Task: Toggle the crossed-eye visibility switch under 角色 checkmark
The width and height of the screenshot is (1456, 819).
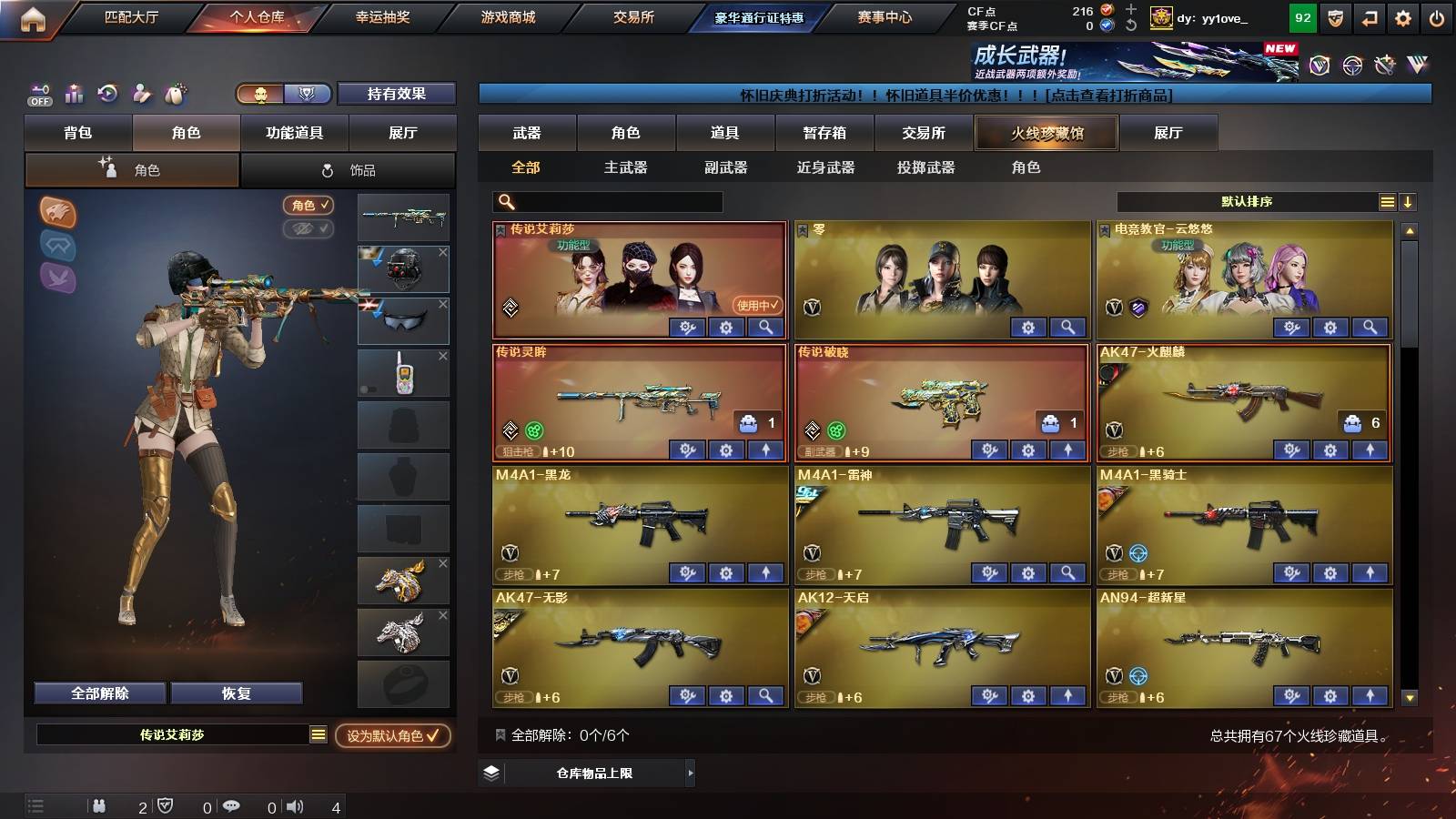Action: pyautogui.click(x=308, y=228)
